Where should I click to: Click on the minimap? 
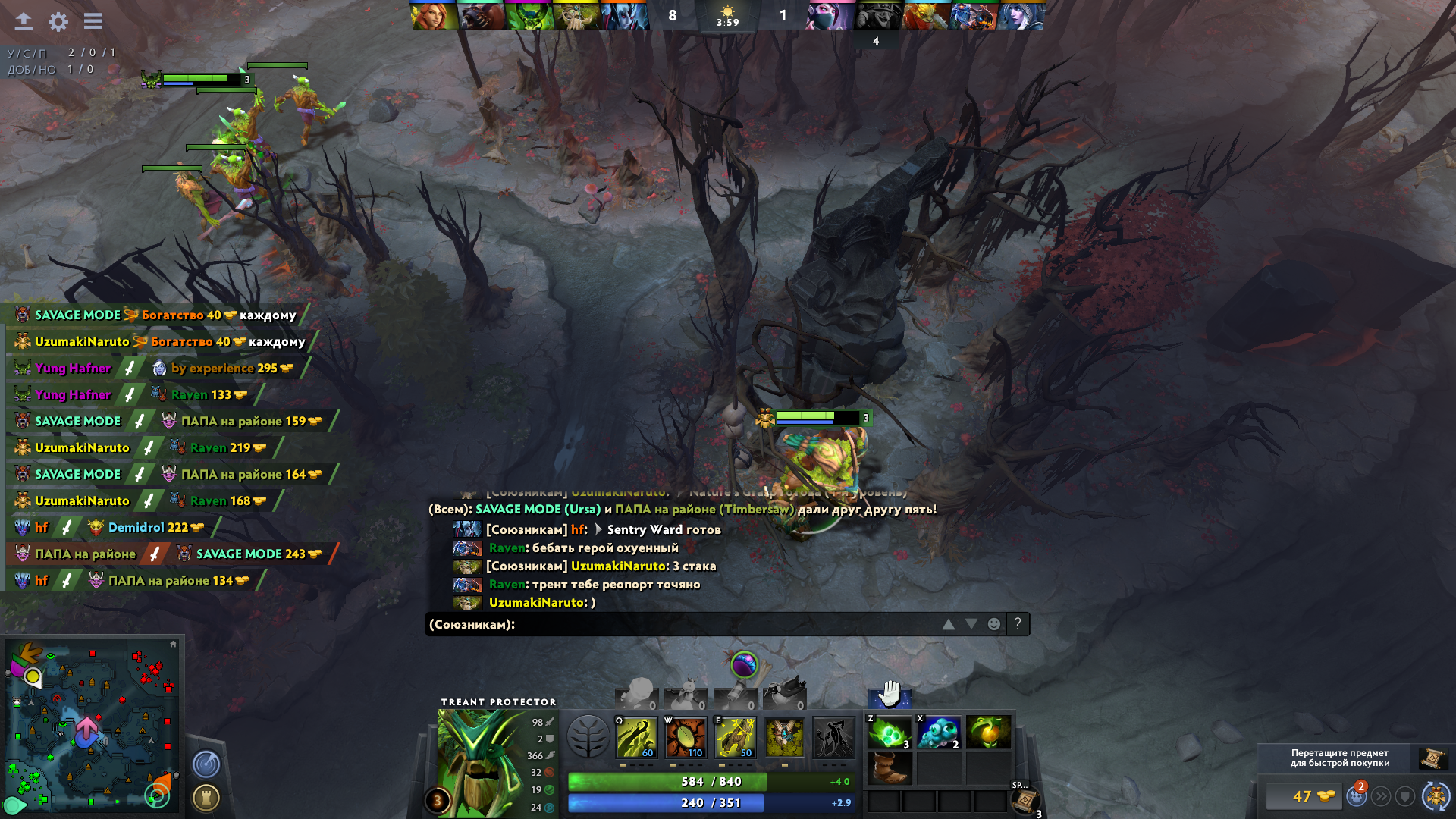pyautogui.click(x=91, y=724)
